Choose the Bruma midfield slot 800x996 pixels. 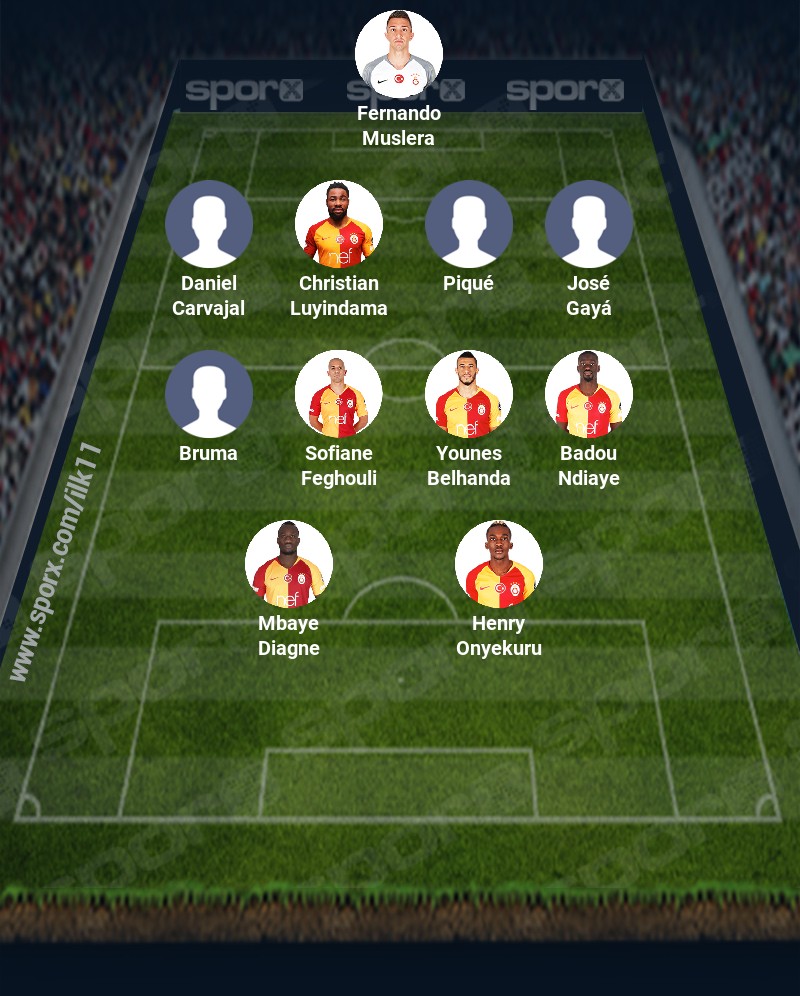coord(209,394)
